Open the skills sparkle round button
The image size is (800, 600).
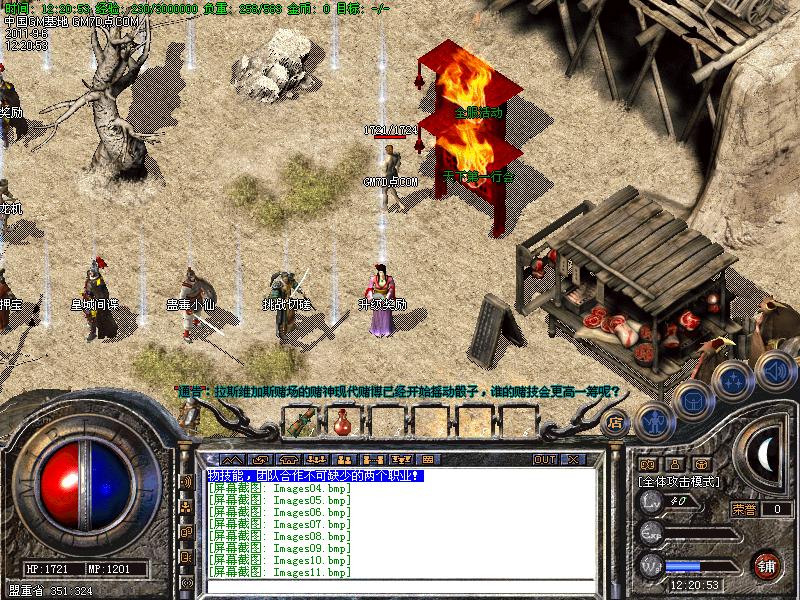pyautogui.click(x=733, y=380)
